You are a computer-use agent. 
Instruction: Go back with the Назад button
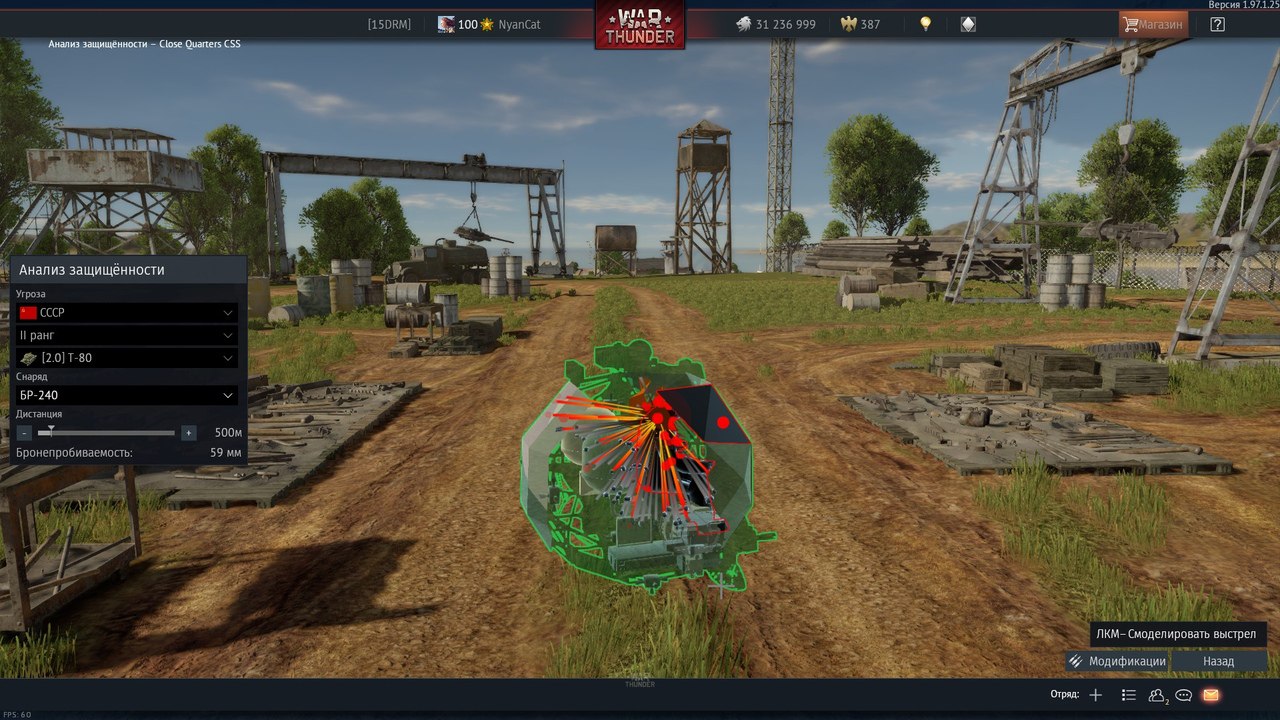1218,661
